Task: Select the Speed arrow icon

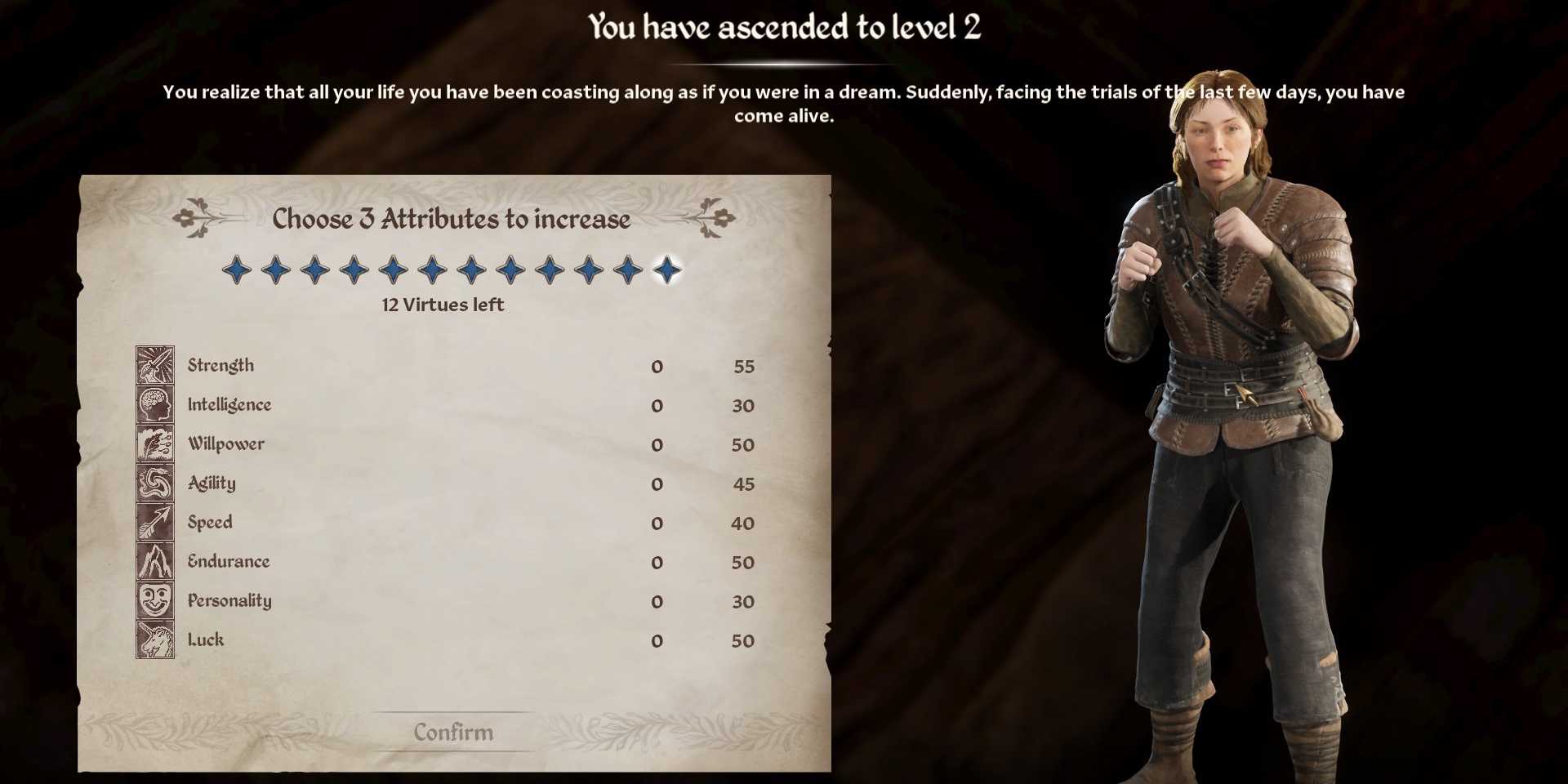Action: 155,523
